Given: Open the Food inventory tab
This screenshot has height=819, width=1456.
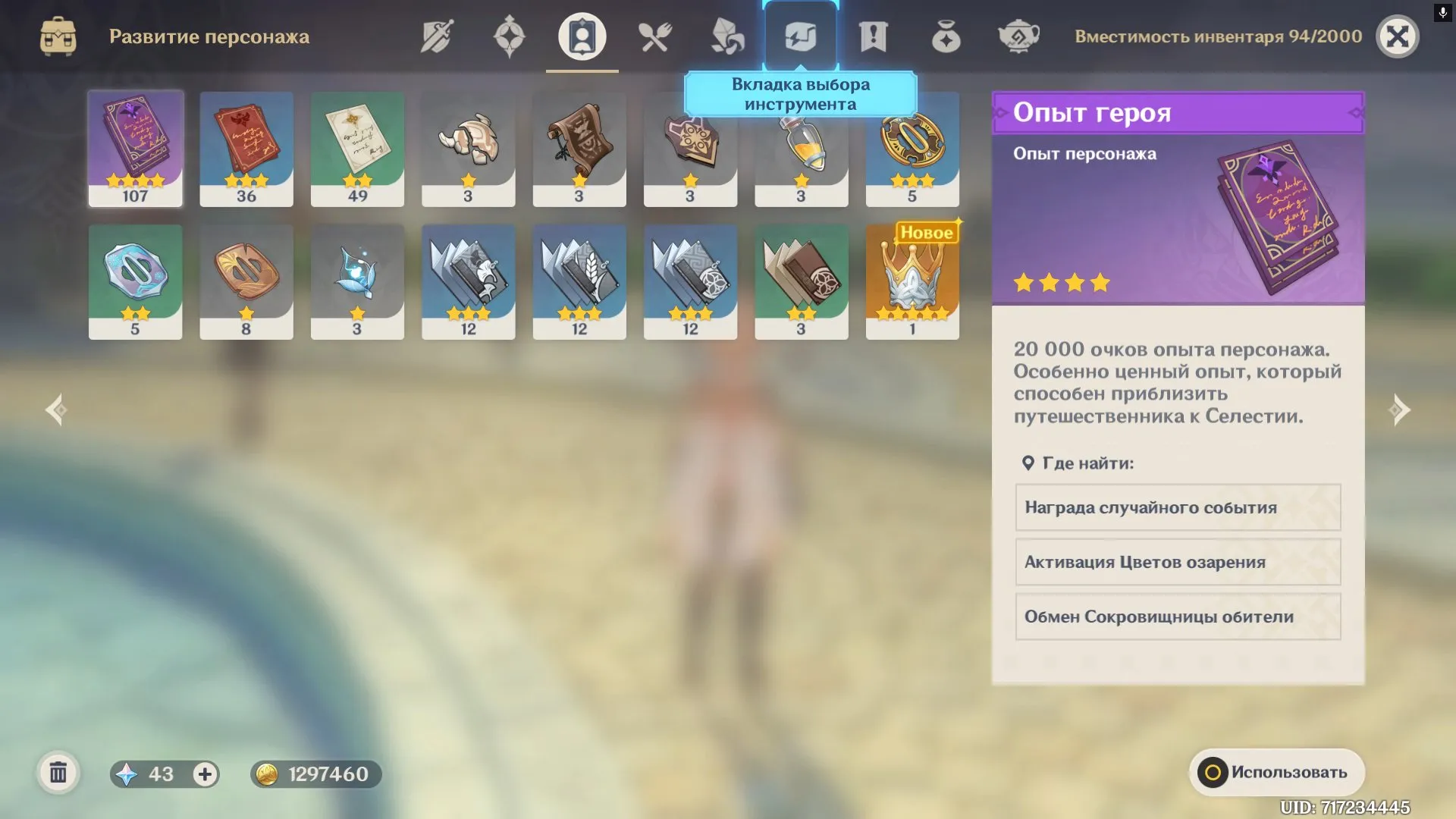Looking at the screenshot, I should point(654,36).
